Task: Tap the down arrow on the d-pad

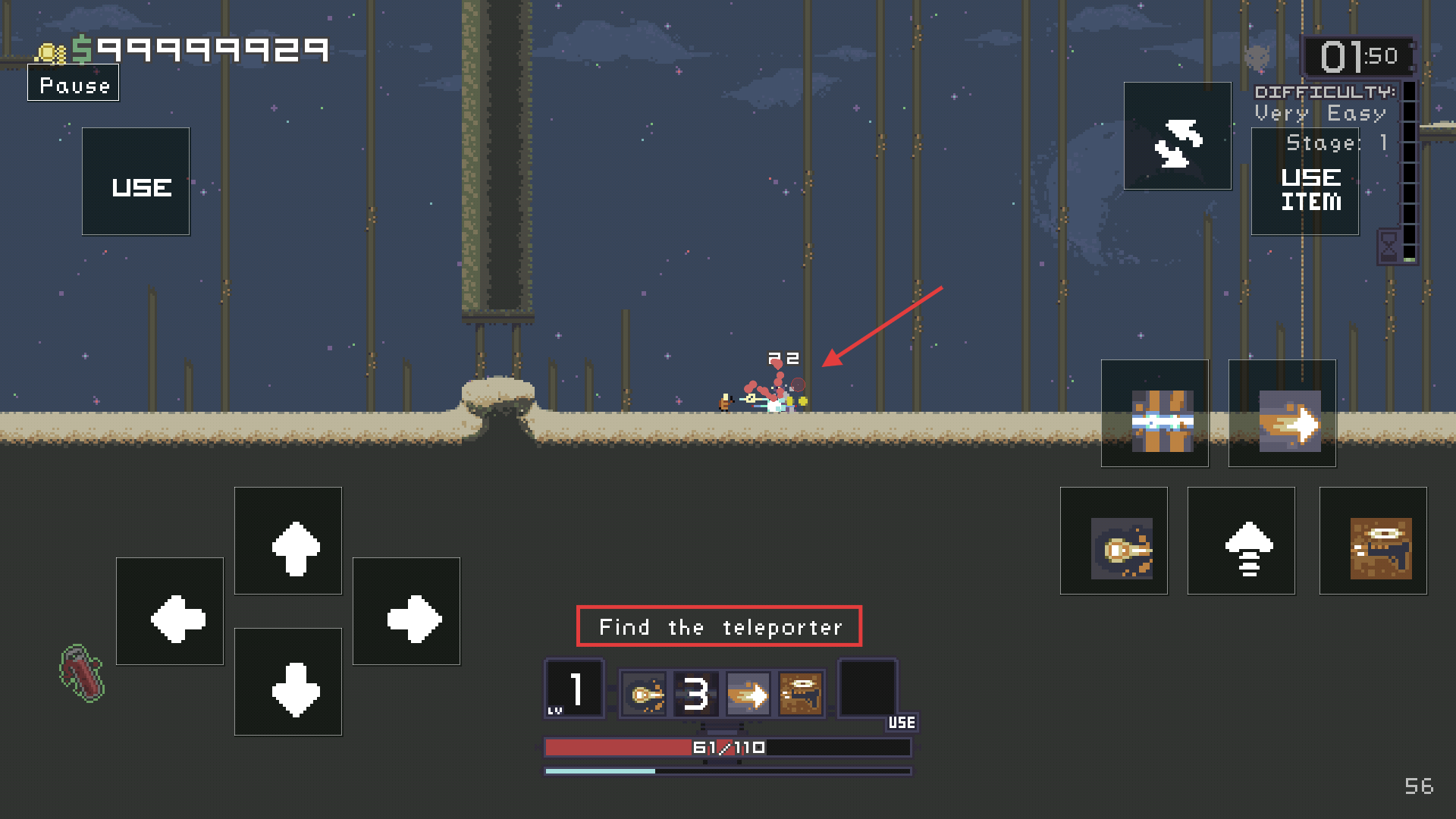Action: (288, 682)
